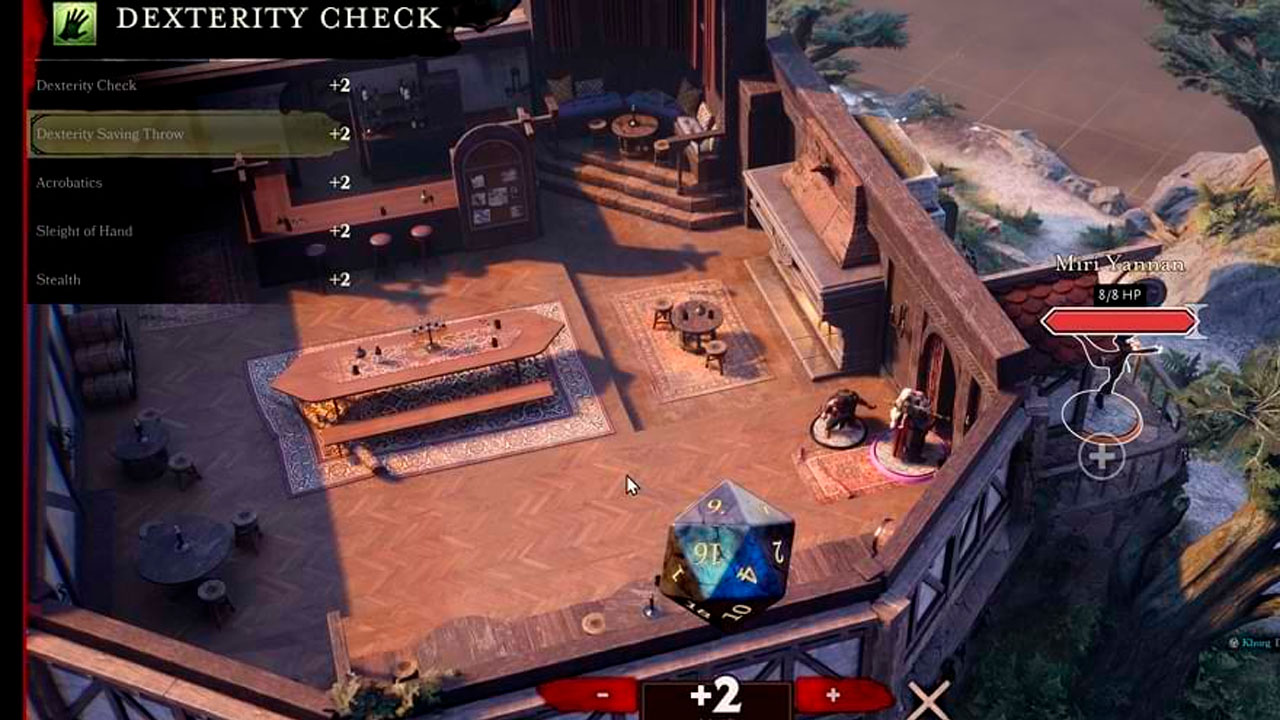Choose the Dexterity Saving Throw option
Screen dimensions: 1280x720
click(x=110, y=134)
